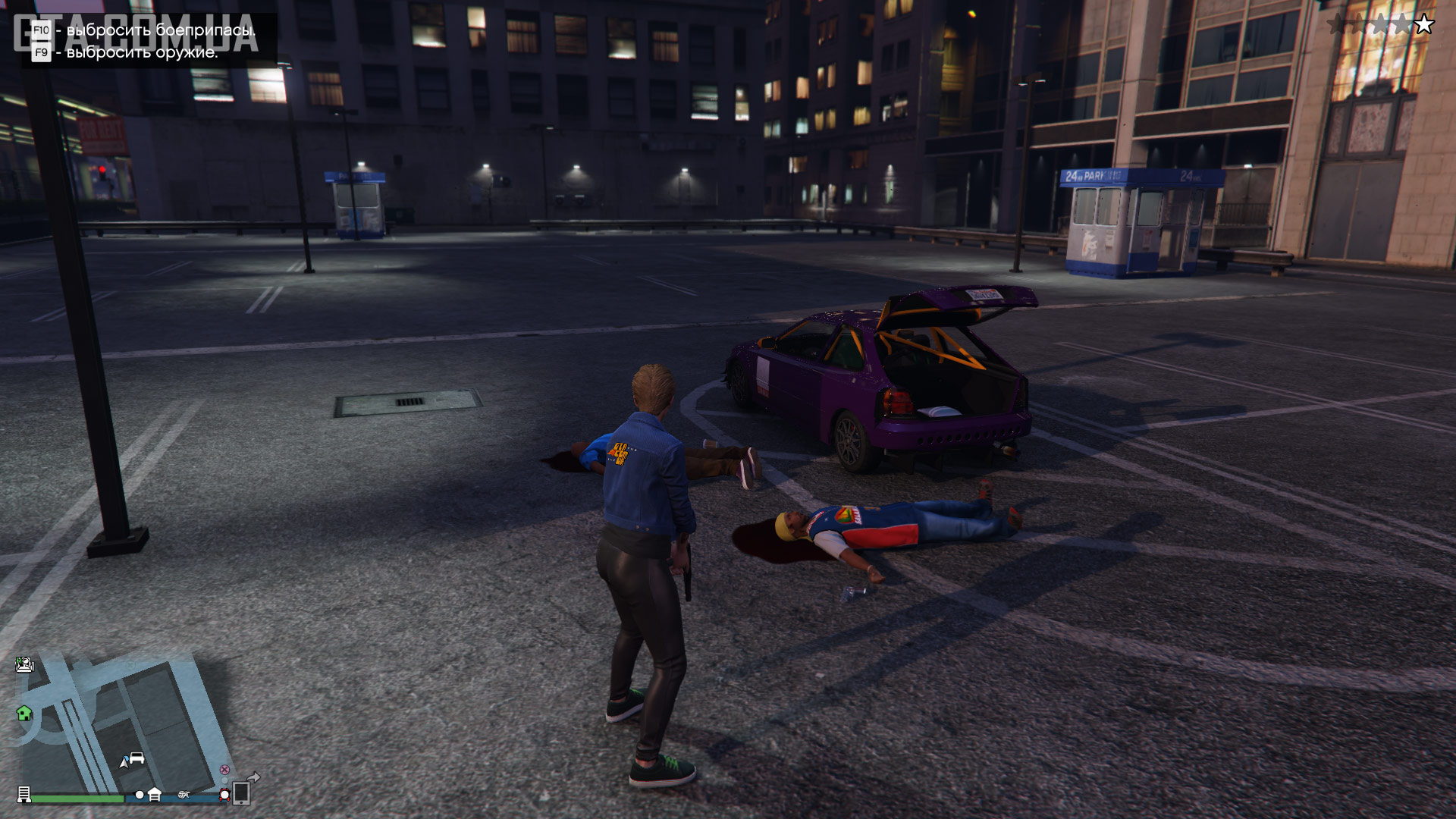The width and height of the screenshot is (1456, 819).
Task: Select the red alarm clock marker
Action: coord(224,795)
